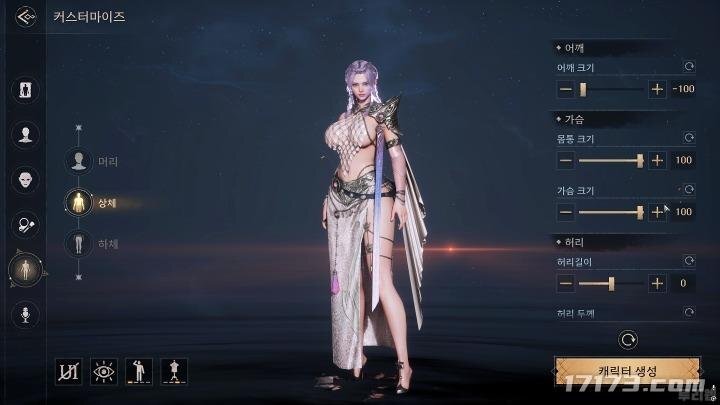The image size is (720, 405).
Task: Open the body shape category icon
Action: tap(24, 269)
